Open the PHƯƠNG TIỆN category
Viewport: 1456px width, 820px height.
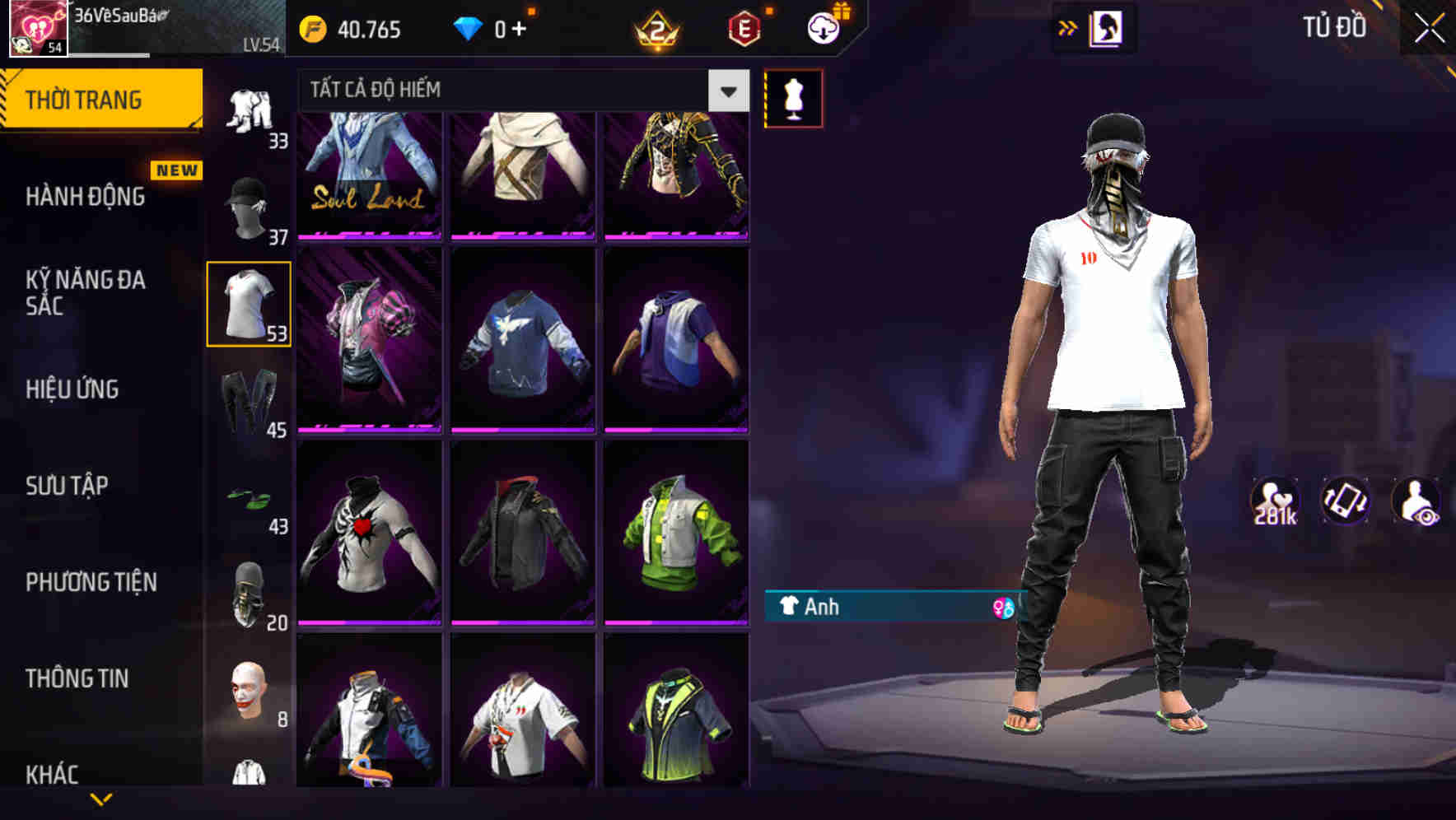click(91, 580)
